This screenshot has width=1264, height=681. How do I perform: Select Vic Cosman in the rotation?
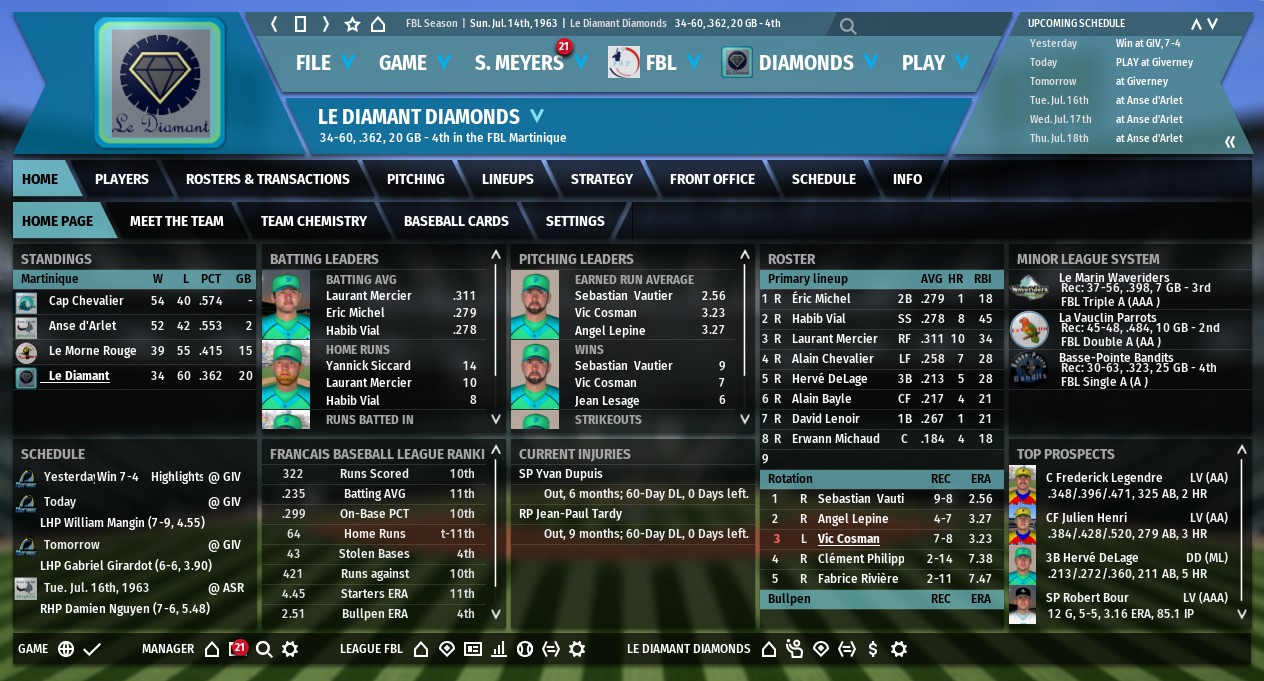coord(848,539)
